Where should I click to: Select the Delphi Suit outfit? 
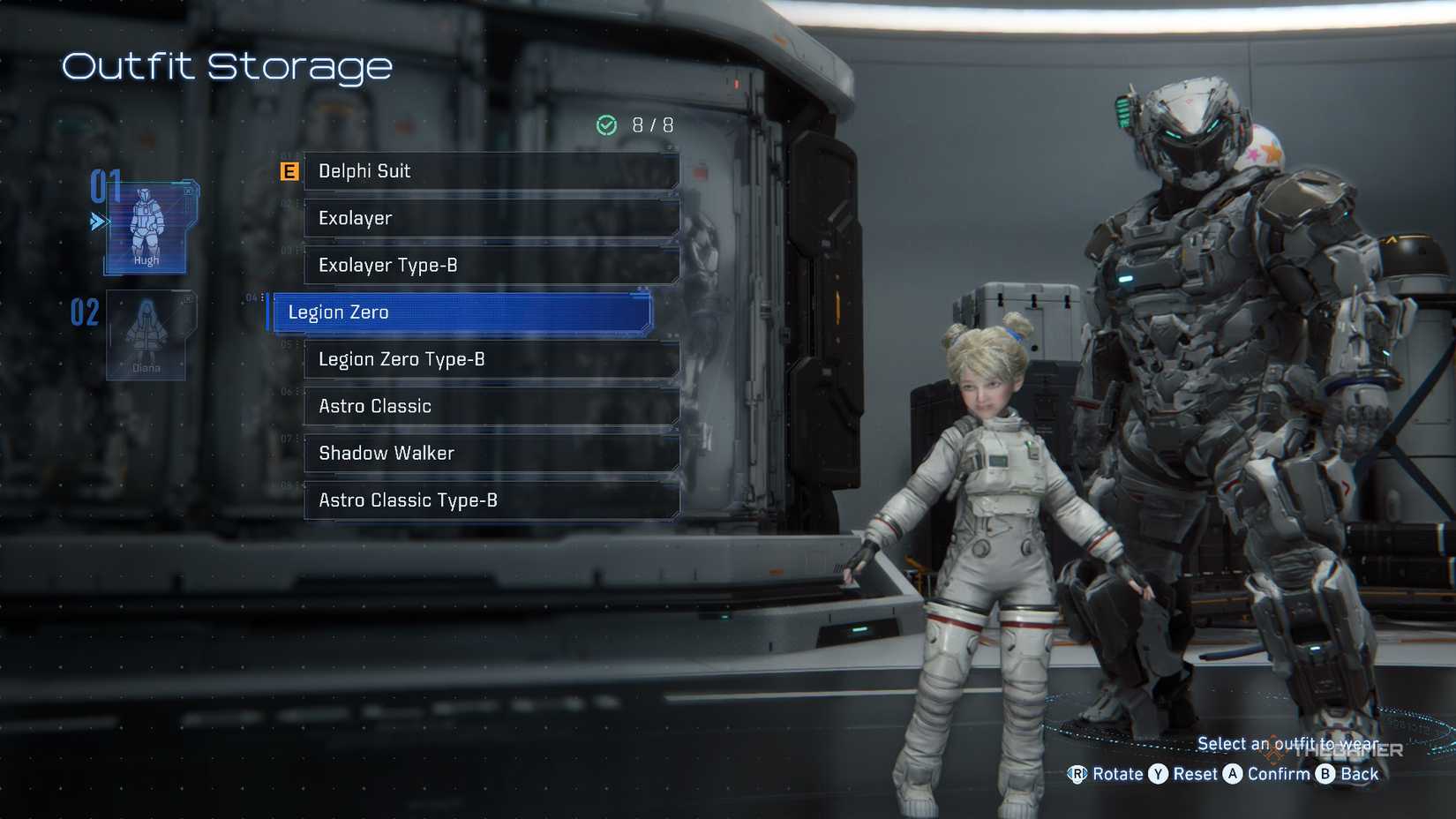click(x=491, y=171)
